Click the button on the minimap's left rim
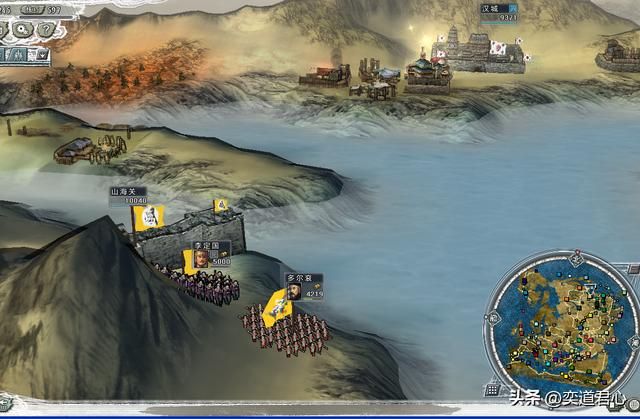 point(490,318)
